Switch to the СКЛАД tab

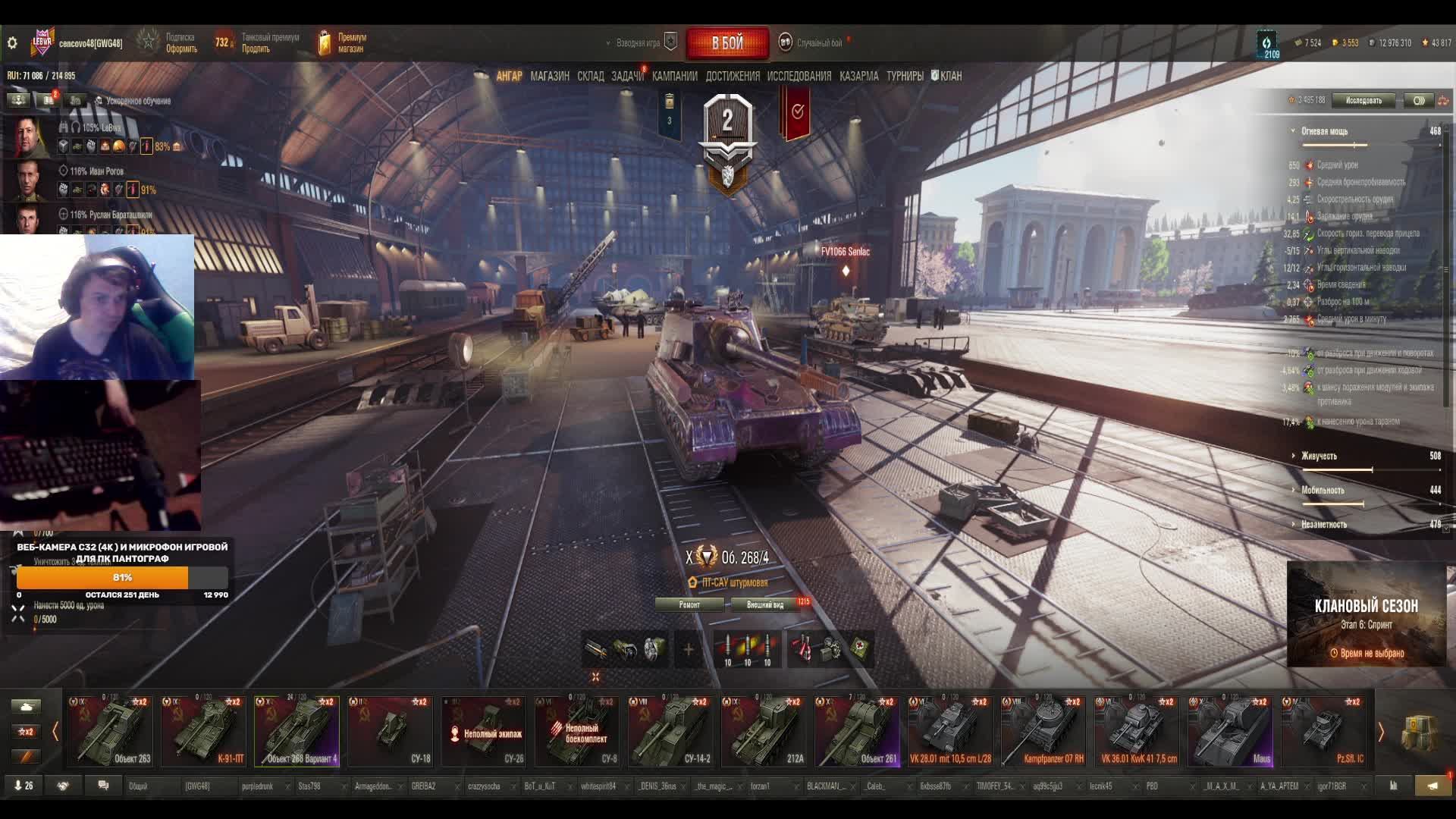coord(590,76)
